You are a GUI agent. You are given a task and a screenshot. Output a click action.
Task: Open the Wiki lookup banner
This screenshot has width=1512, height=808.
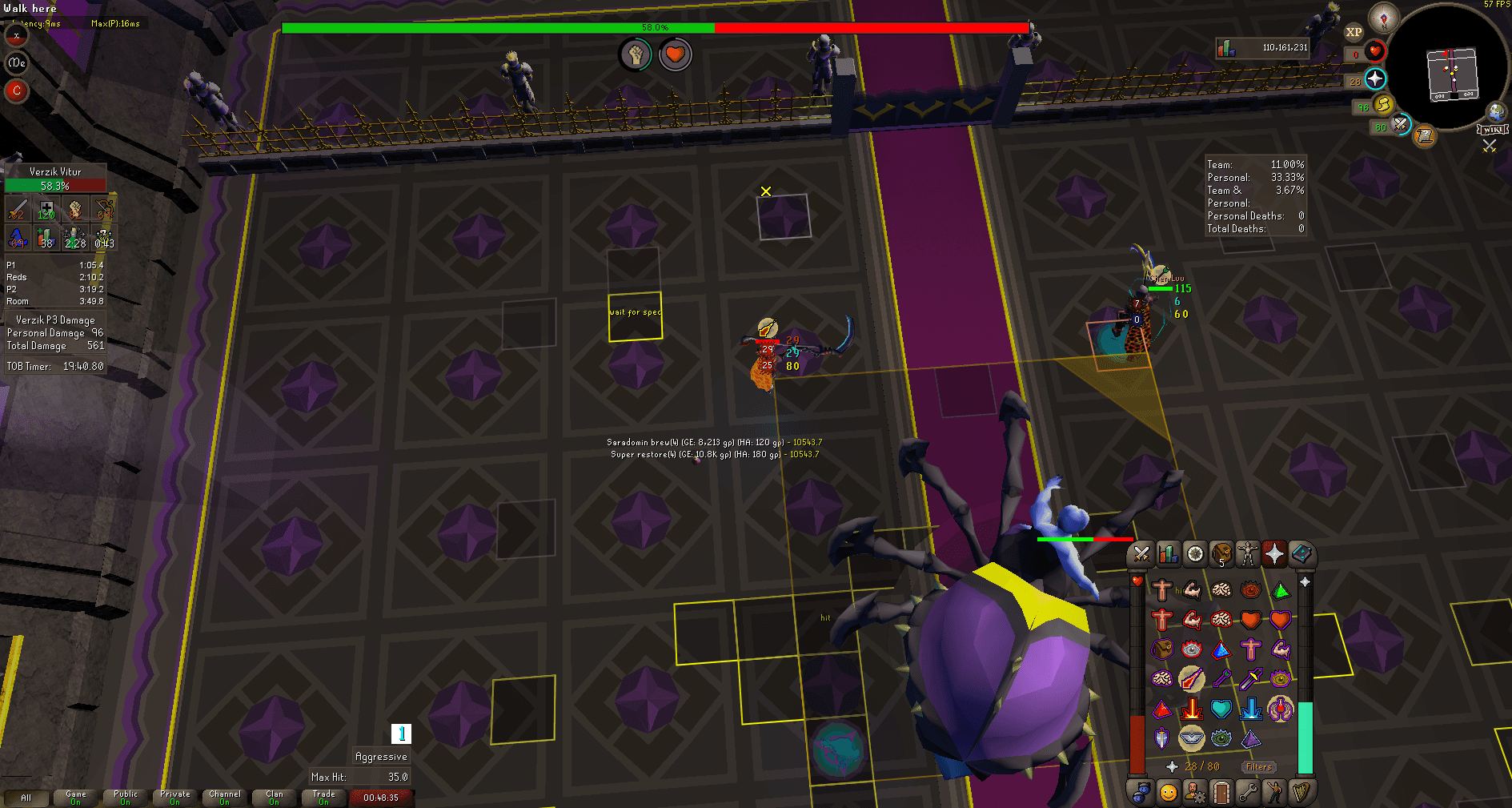1492,128
